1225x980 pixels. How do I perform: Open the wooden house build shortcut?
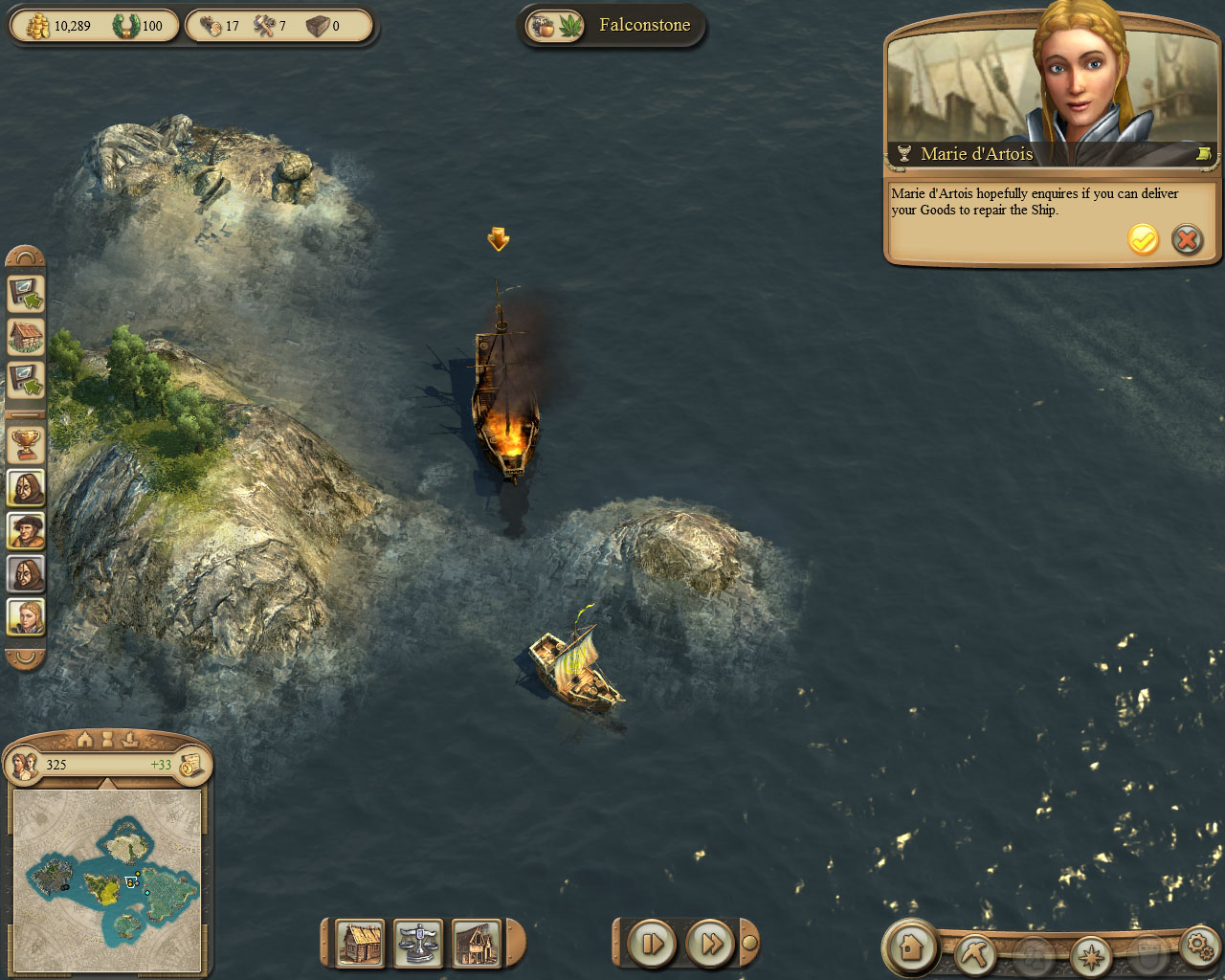[x=361, y=944]
